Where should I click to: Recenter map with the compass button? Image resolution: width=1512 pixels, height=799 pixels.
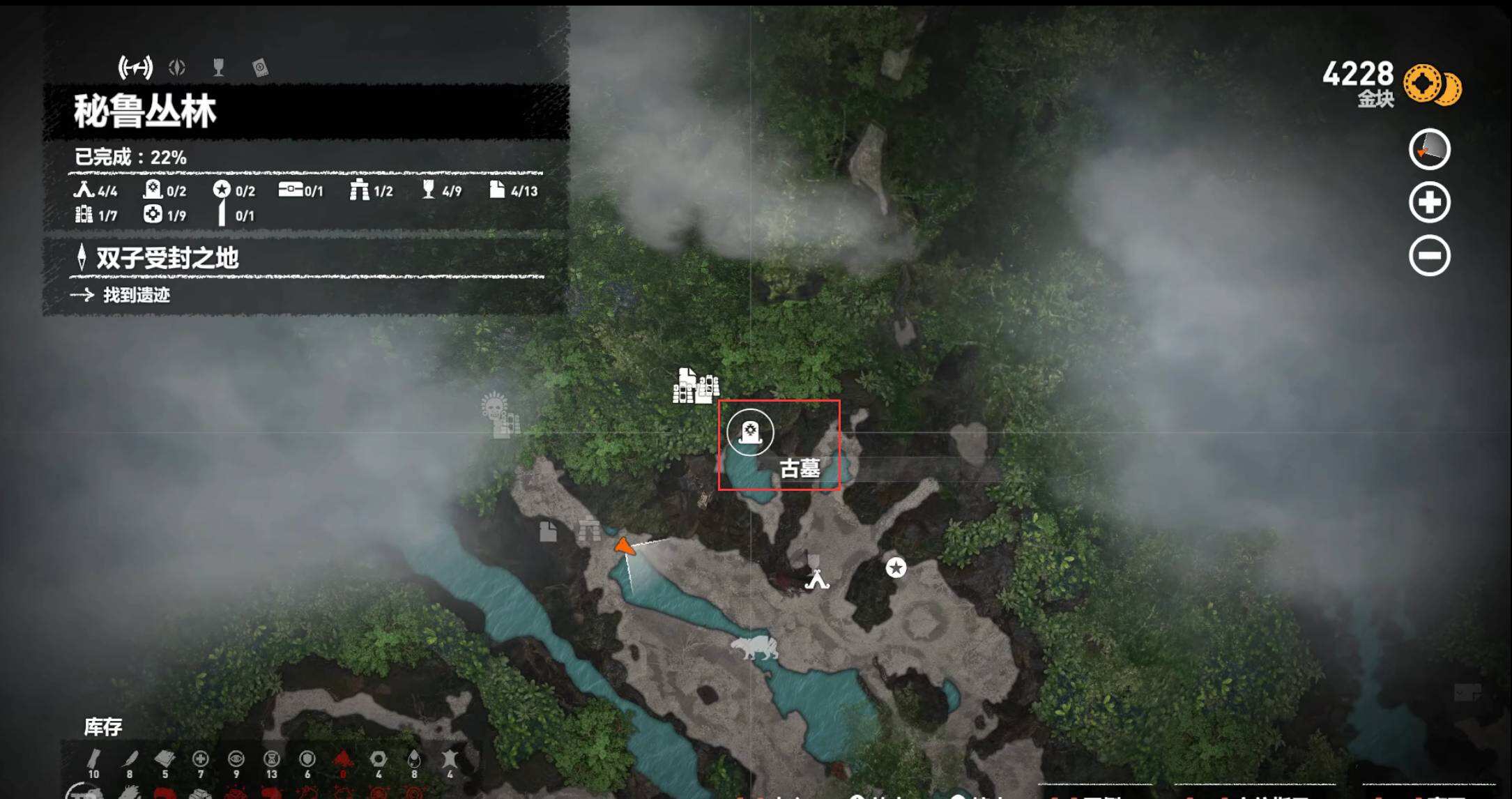1429,149
